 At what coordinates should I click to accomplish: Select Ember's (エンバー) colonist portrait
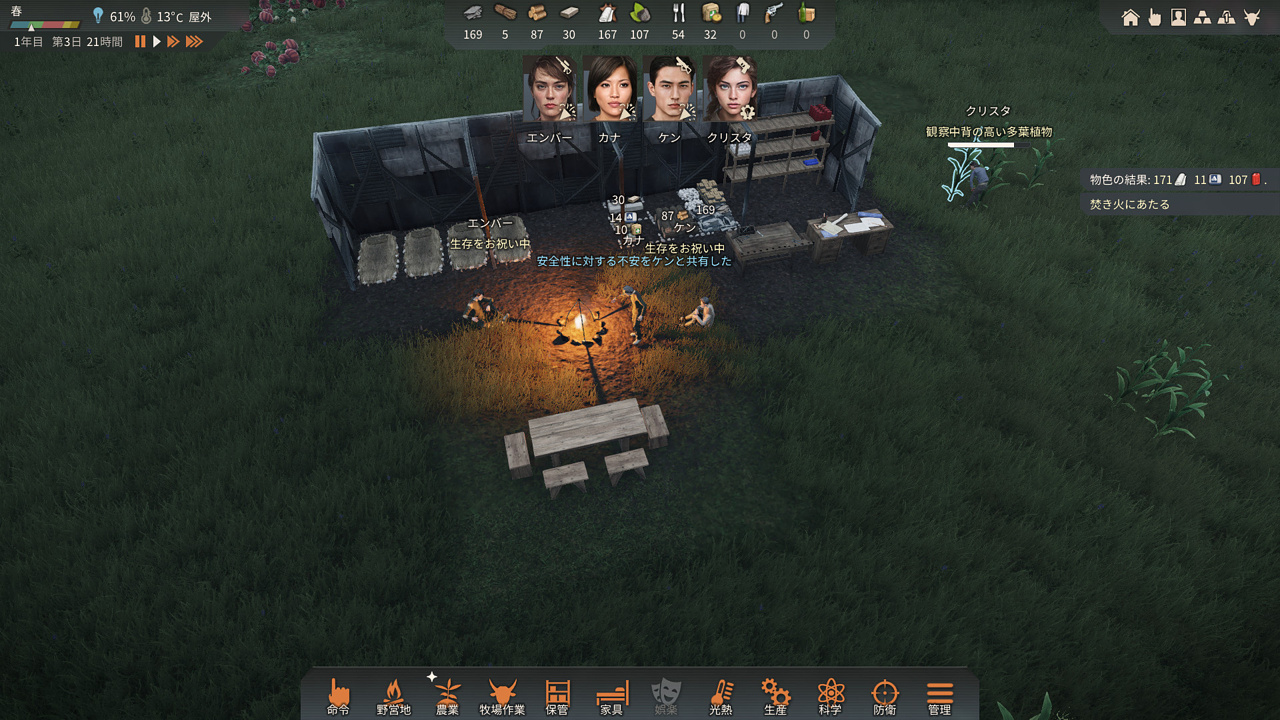click(x=549, y=89)
